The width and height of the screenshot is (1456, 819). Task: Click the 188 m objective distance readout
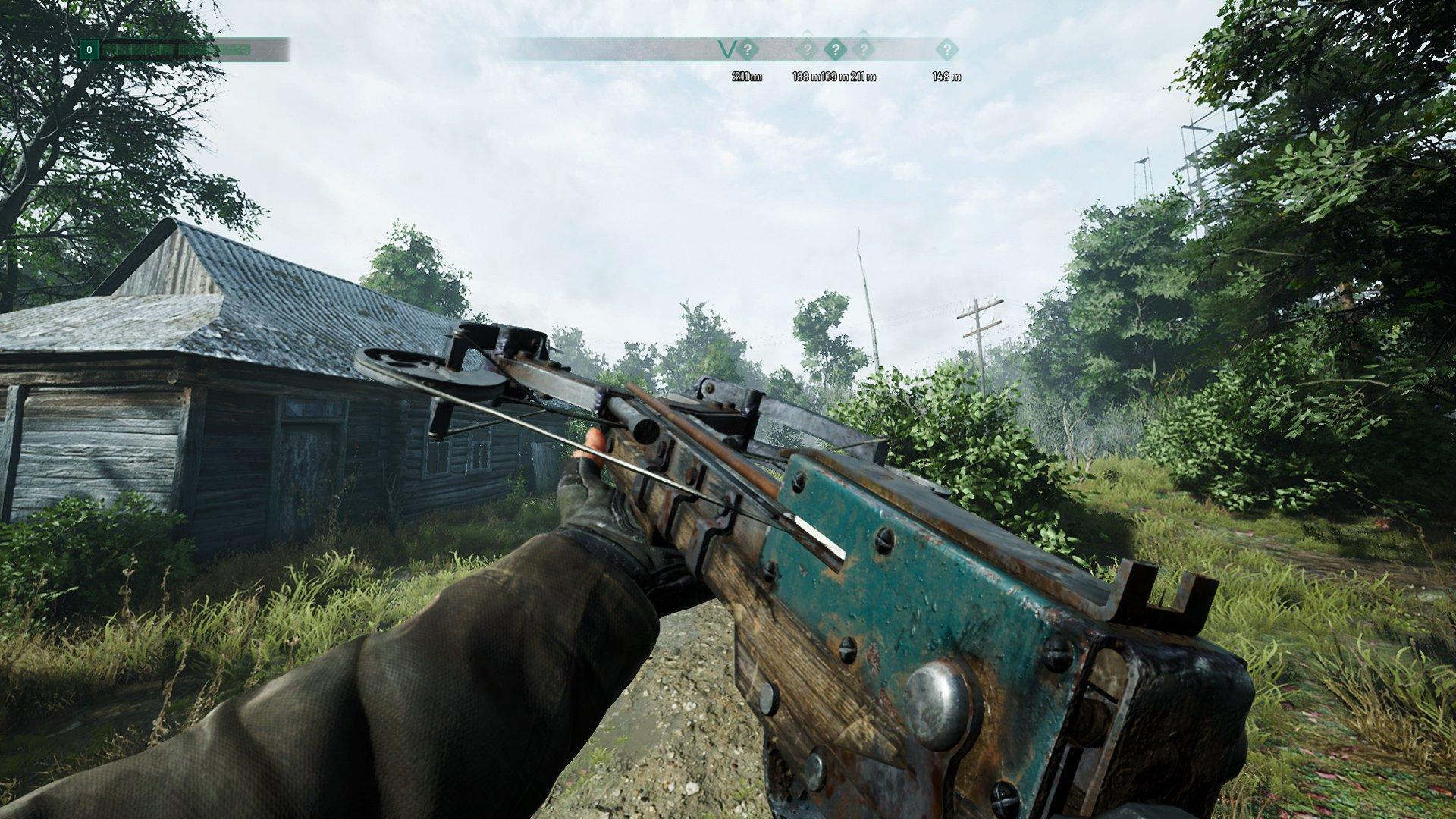pos(807,76)
